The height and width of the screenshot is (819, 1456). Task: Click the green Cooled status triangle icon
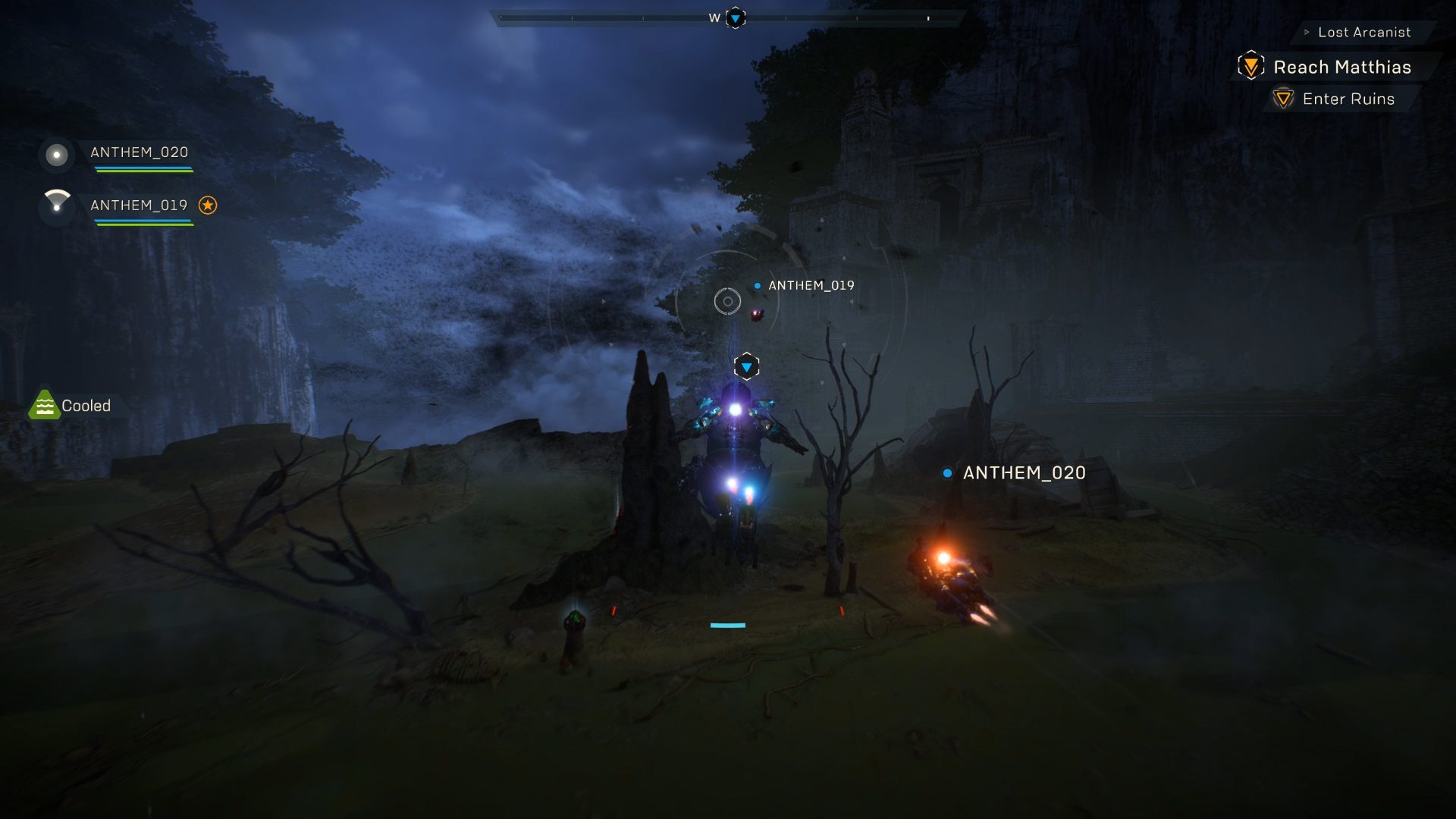(45, 405)
